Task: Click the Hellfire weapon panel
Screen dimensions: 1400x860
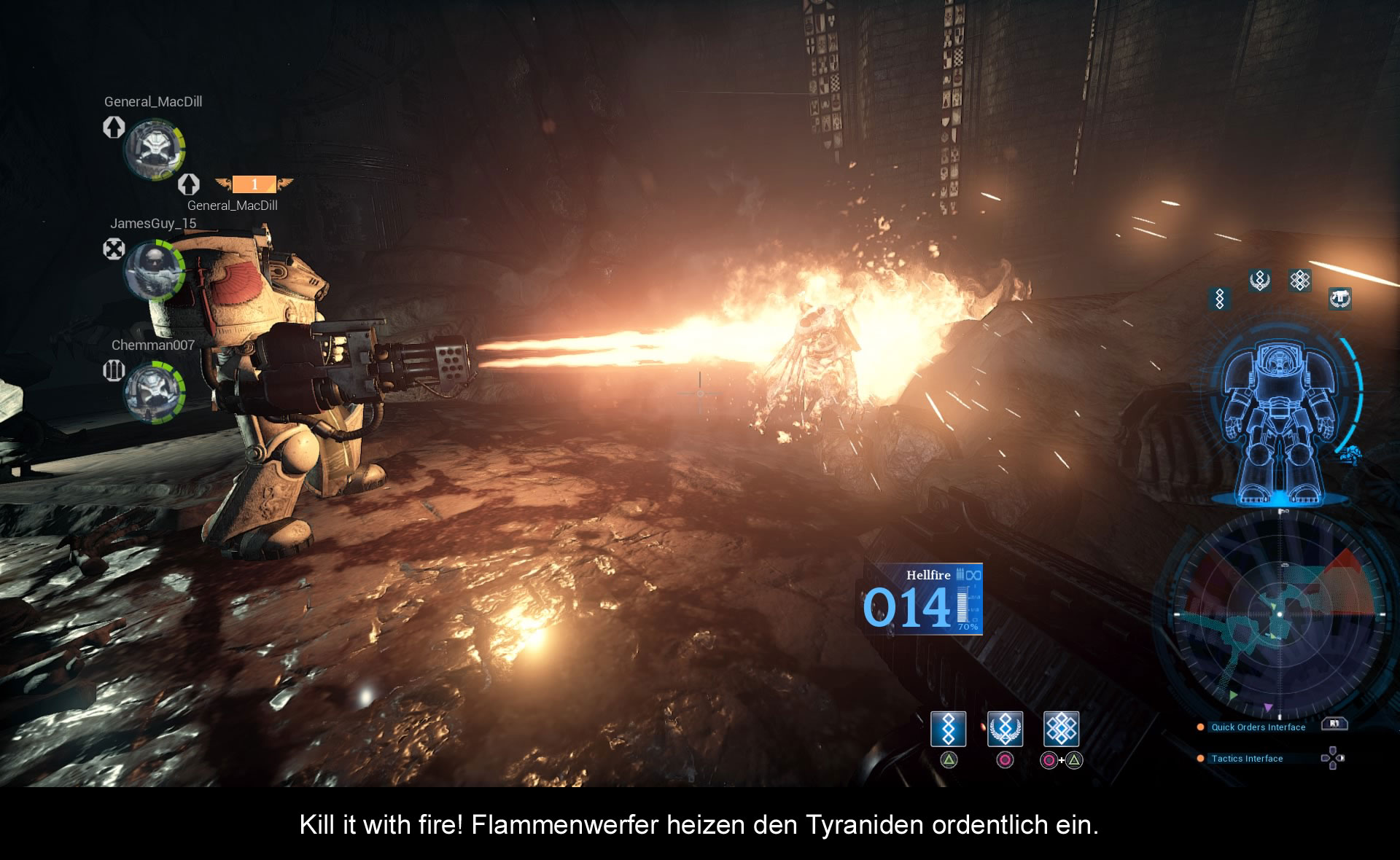Action: tap(923, 599)
